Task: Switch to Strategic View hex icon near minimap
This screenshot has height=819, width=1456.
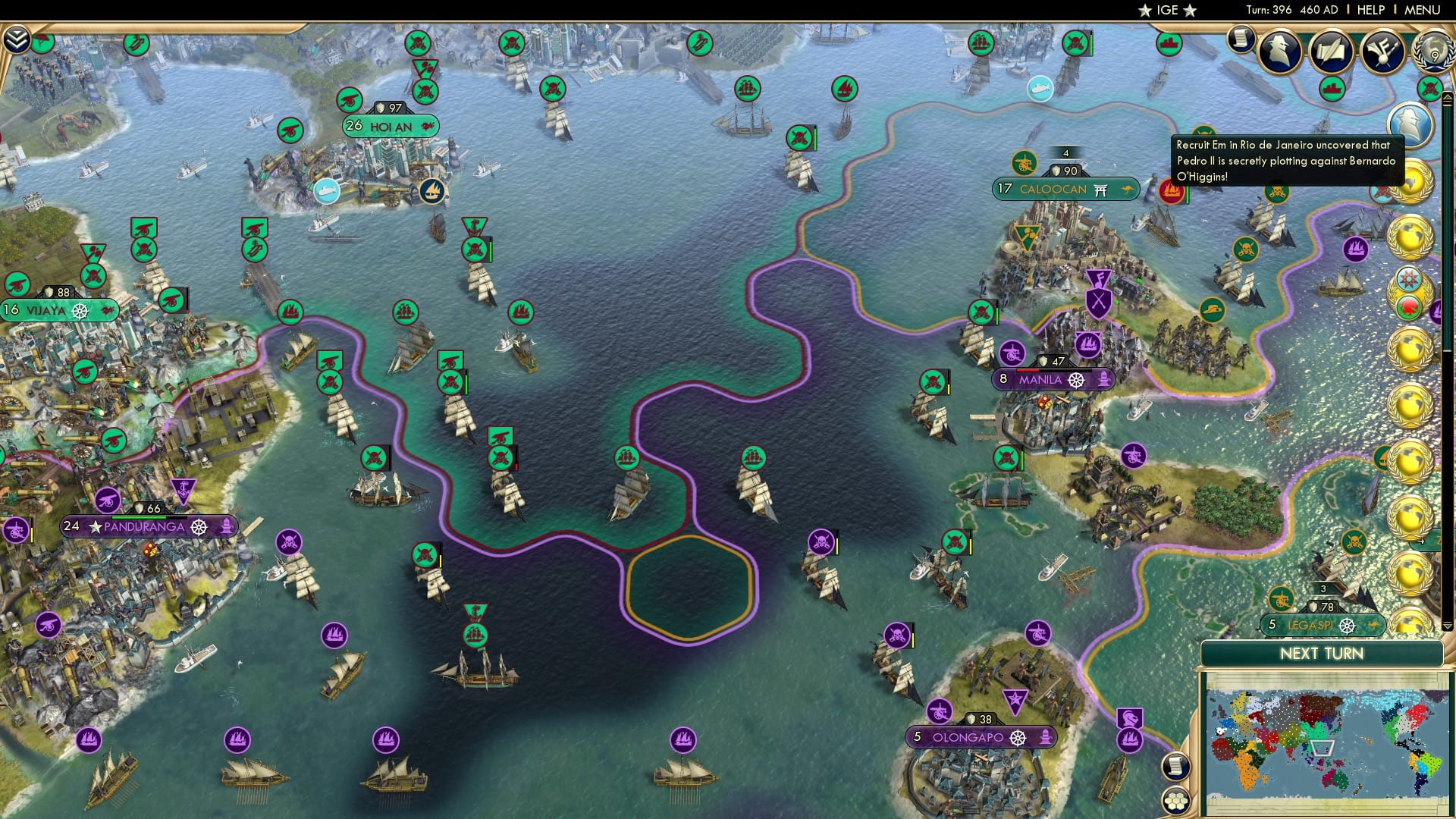Action: (x=1175, y=800)
